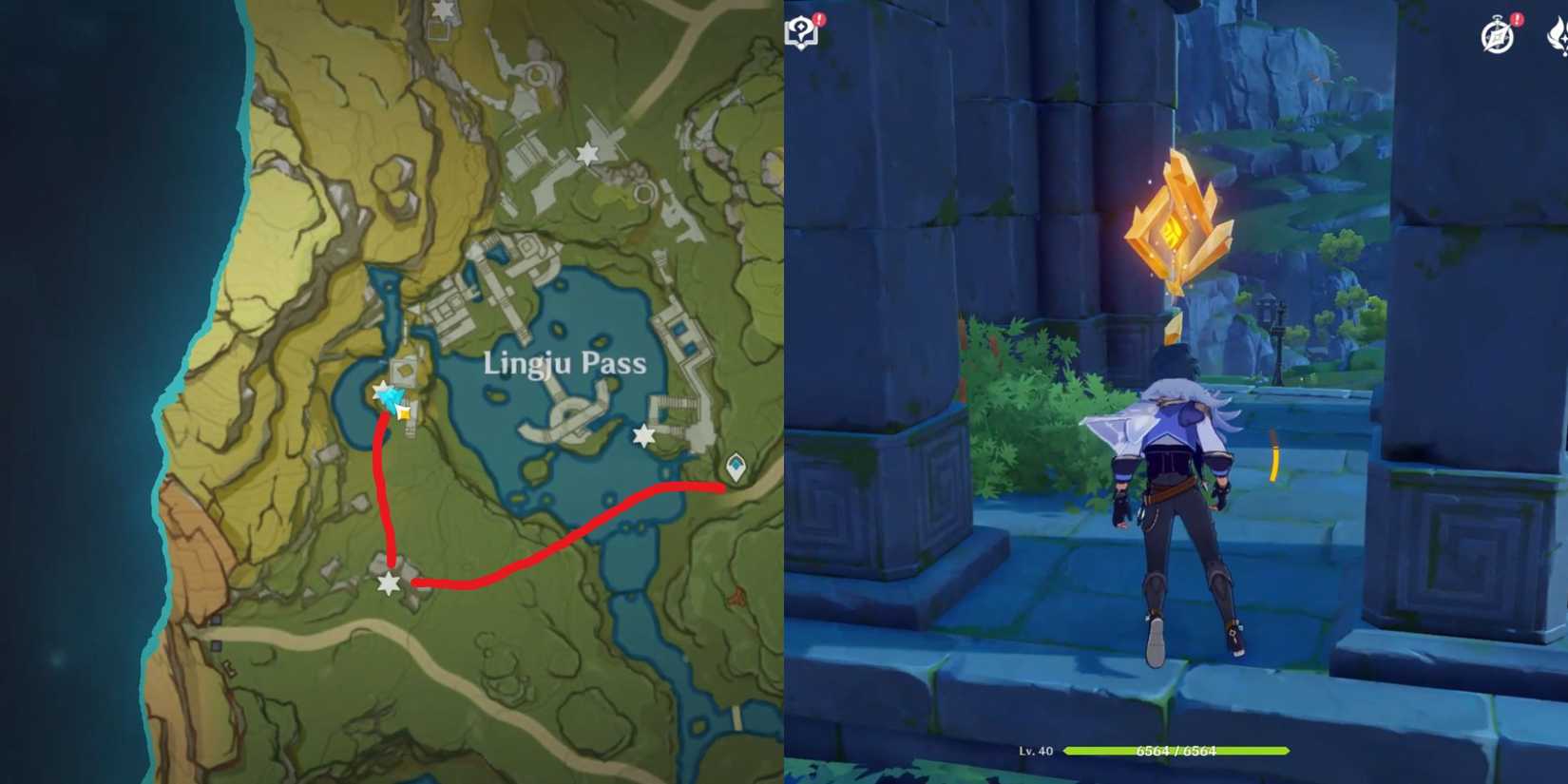The image size is (1568, 784).
Task: Expand details of the teleport waypoint marker
Action: pos(736,466)
